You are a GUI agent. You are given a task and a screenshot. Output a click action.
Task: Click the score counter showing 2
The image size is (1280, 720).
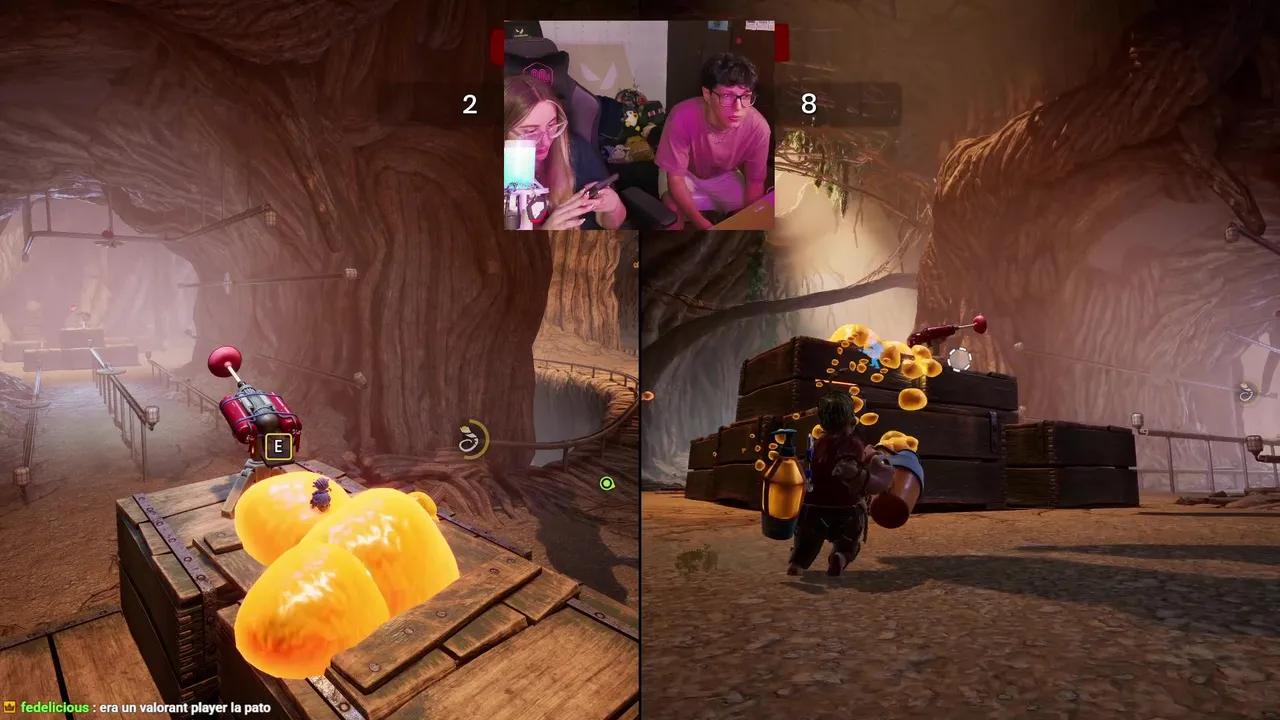[470, 104]
